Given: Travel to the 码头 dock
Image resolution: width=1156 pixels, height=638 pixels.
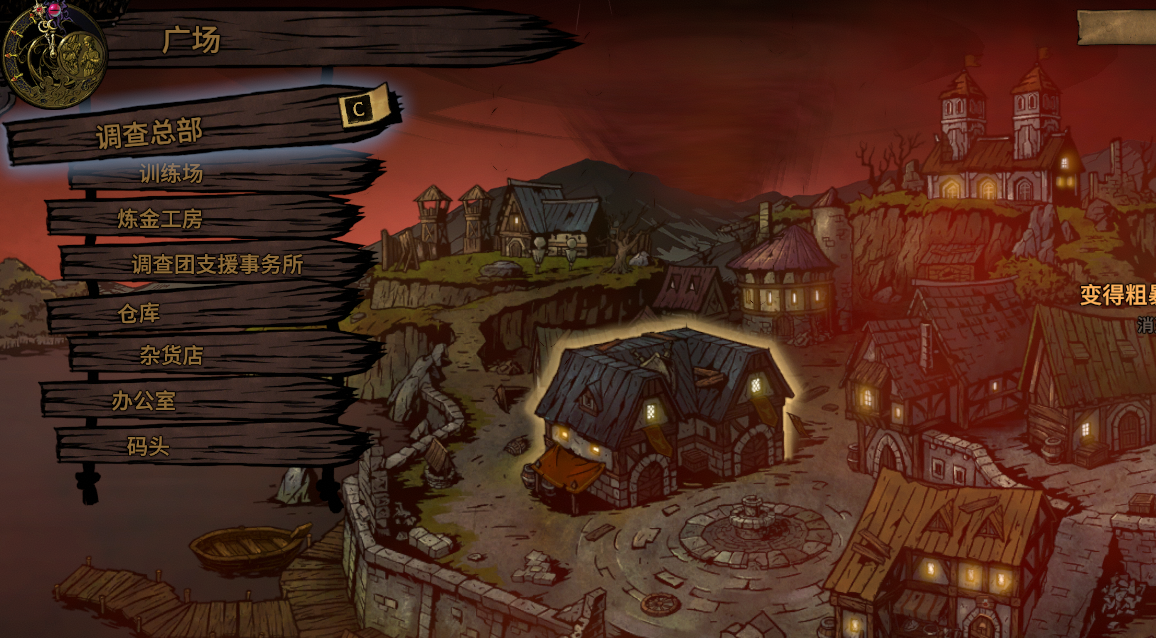Looking at the screenshot, I should click(x=148, y=447).
